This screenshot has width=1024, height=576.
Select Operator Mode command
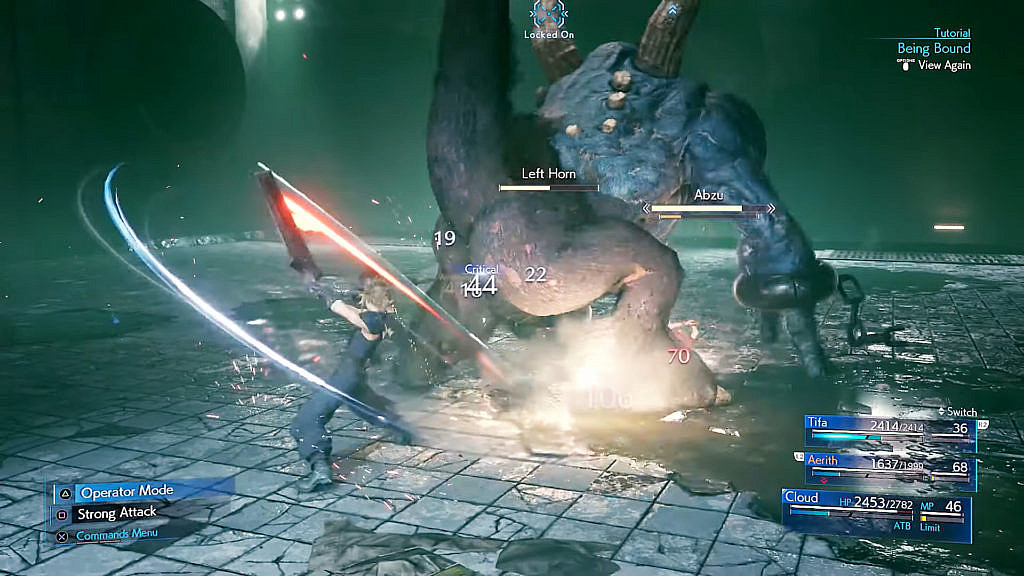click(126, 492)
